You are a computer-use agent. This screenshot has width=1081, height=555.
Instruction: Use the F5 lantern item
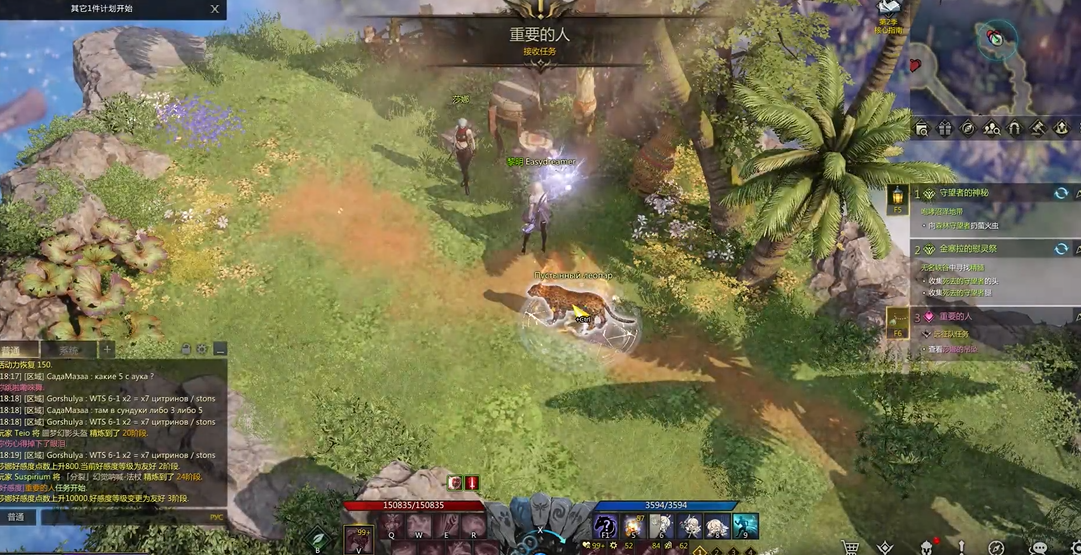click(x=897, y=197)
